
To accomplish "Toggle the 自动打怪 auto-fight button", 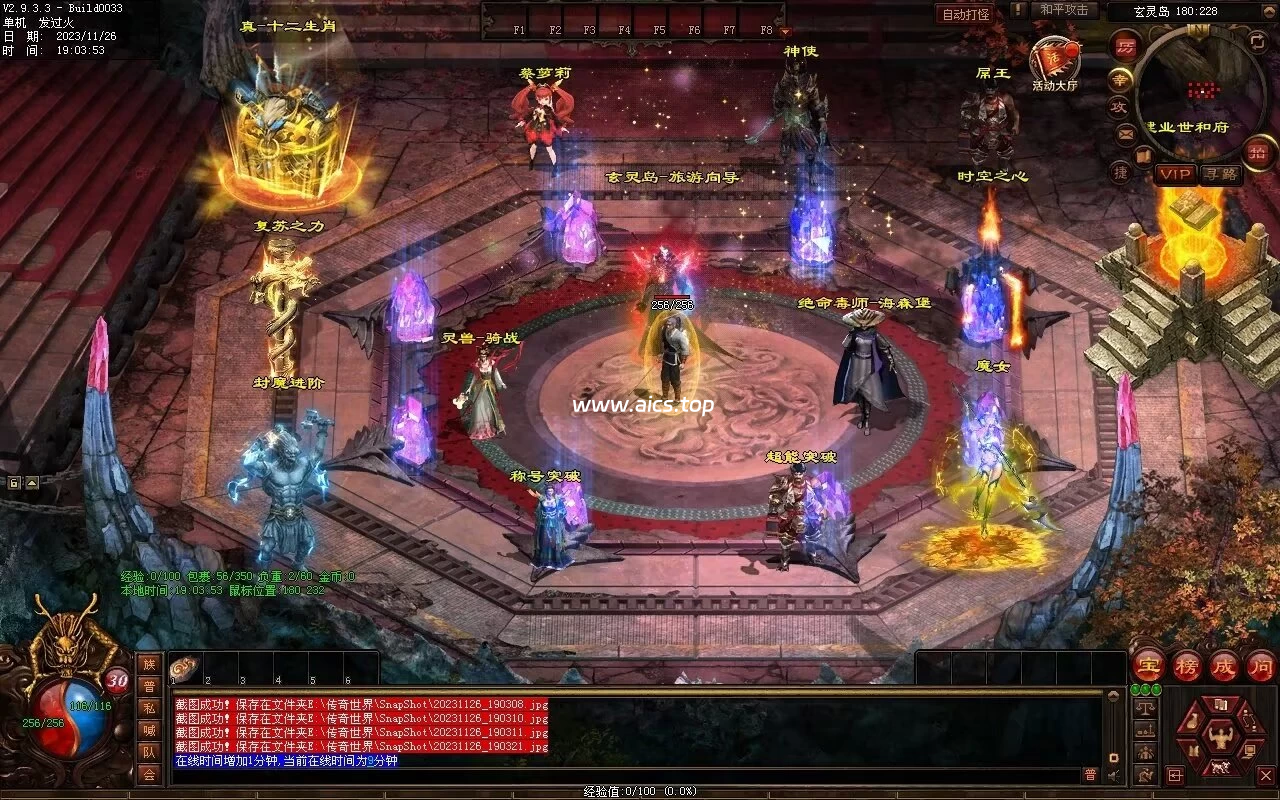I will [966, 14].
